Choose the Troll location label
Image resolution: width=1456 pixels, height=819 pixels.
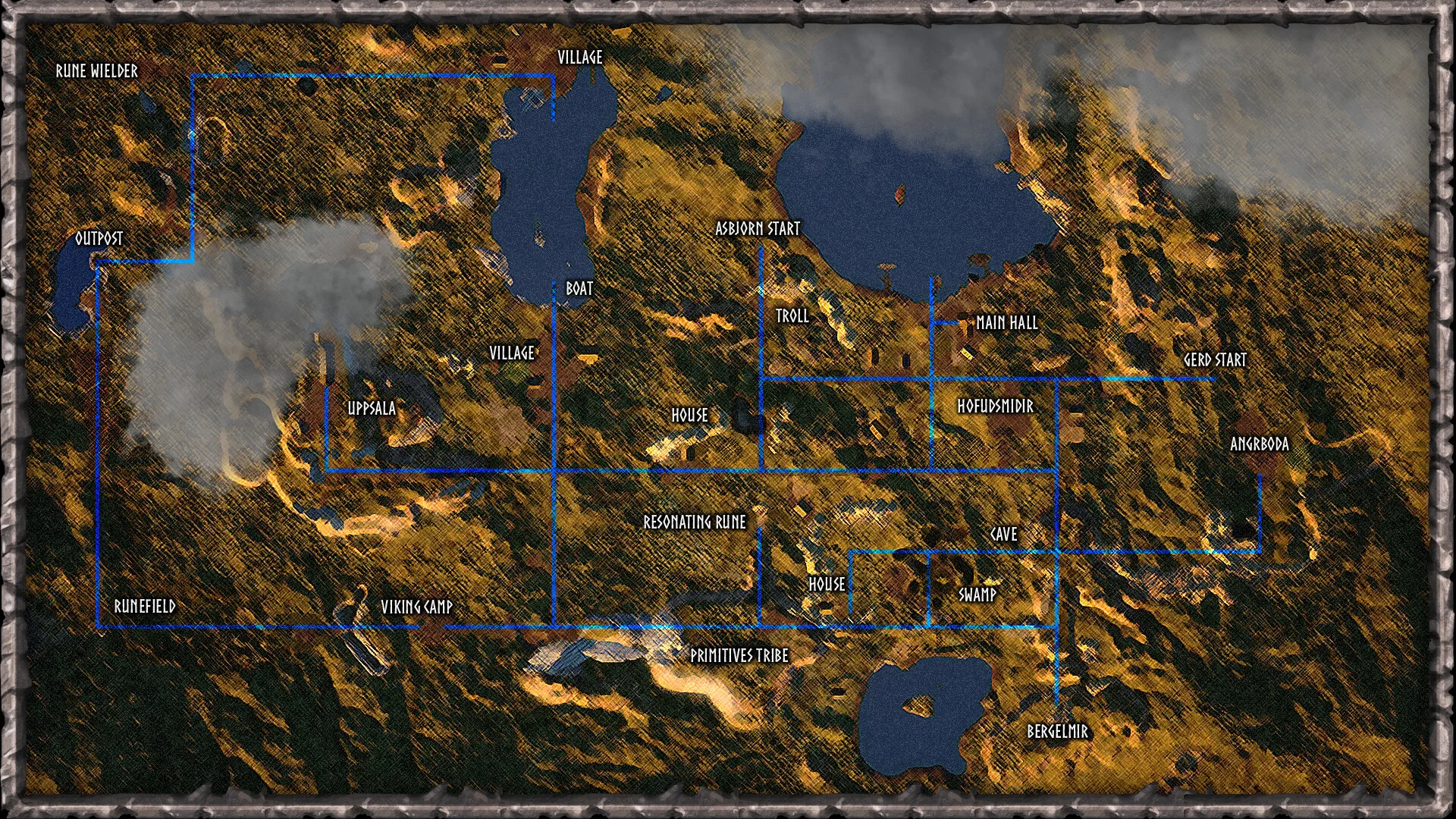point(792,316)
